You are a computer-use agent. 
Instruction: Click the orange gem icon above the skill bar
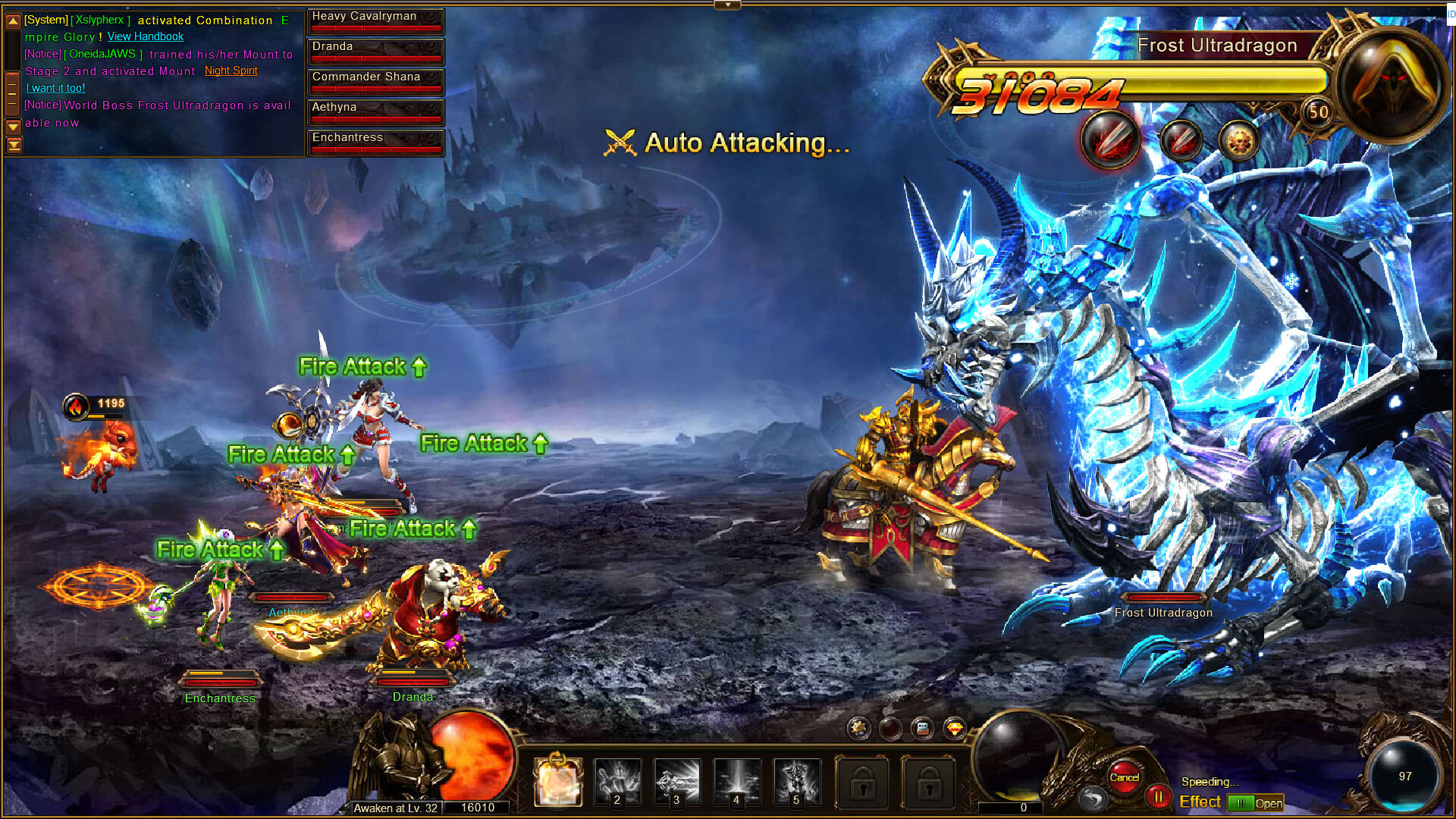(x=955, y=729)
